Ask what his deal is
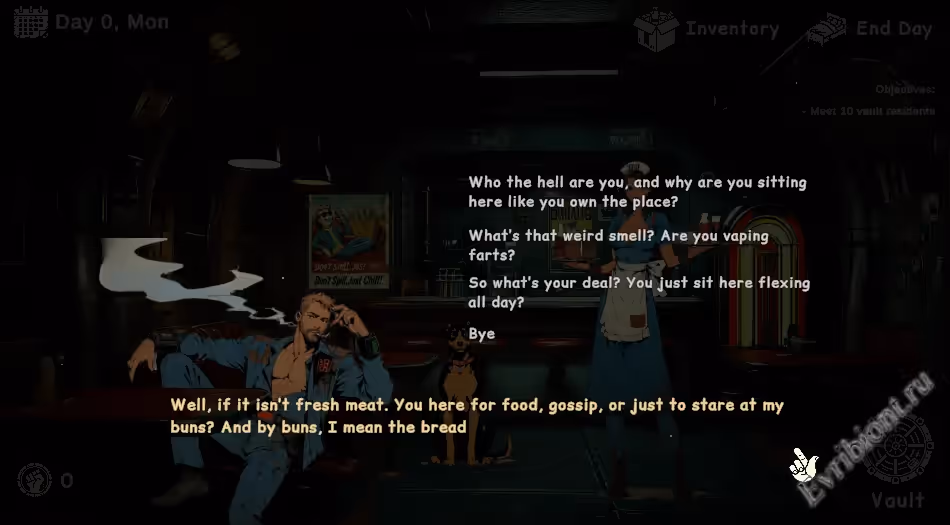Viewport: 950px width, 525px height. [x=639, y=292]
